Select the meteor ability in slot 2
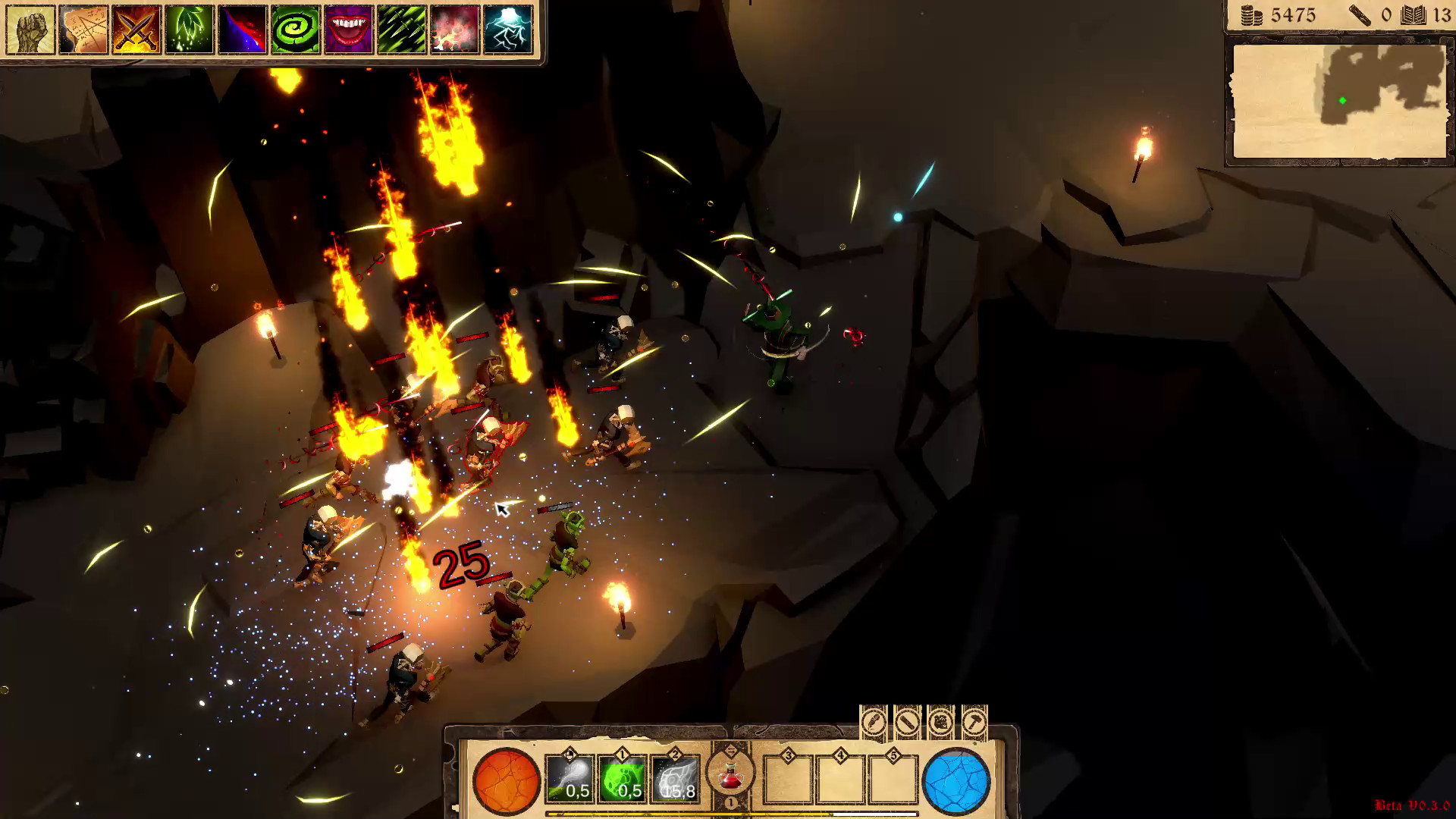Screen dimensions: 1456x819 [x=673, y=780]
